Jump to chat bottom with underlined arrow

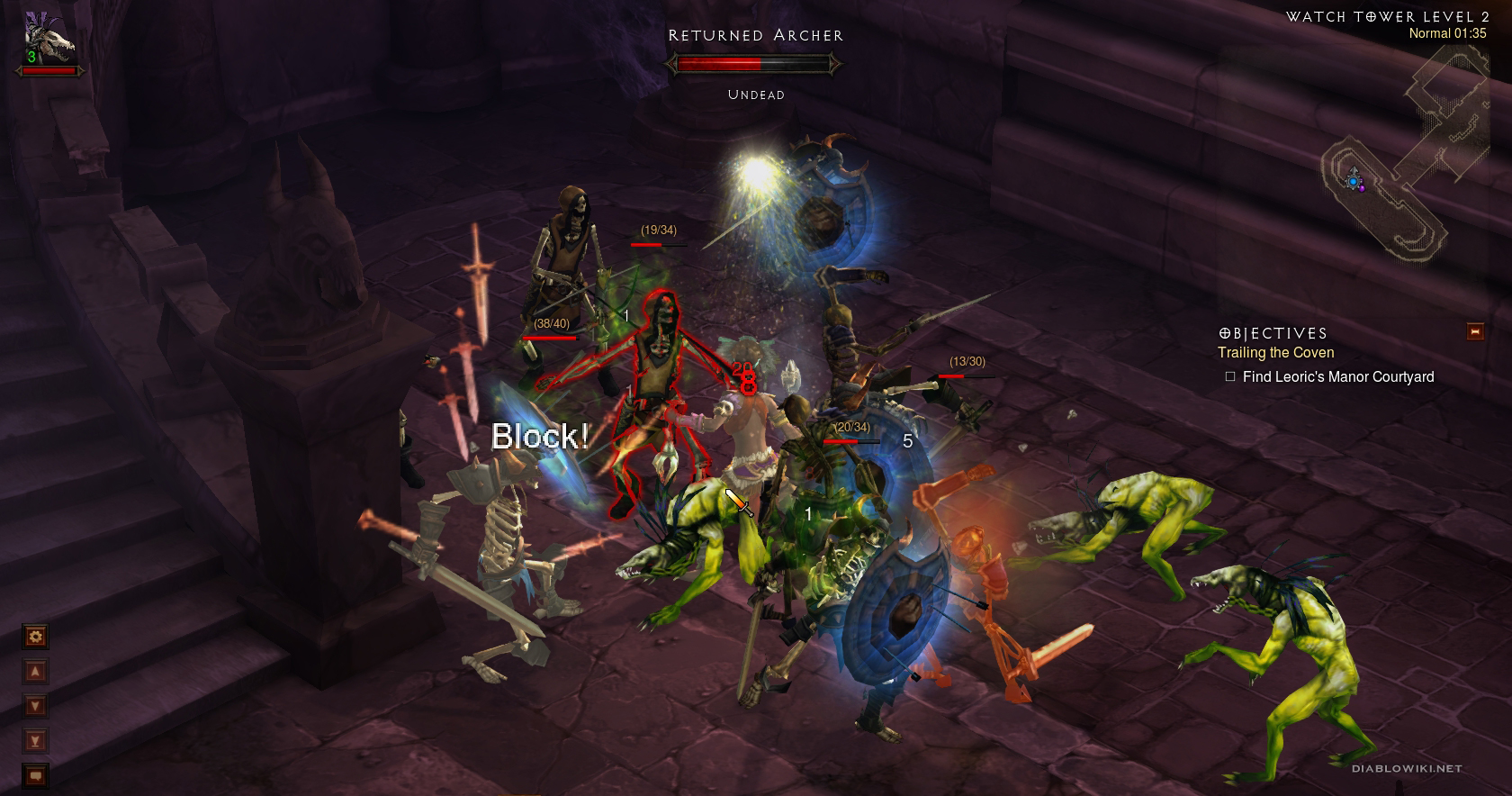[35, 741]
